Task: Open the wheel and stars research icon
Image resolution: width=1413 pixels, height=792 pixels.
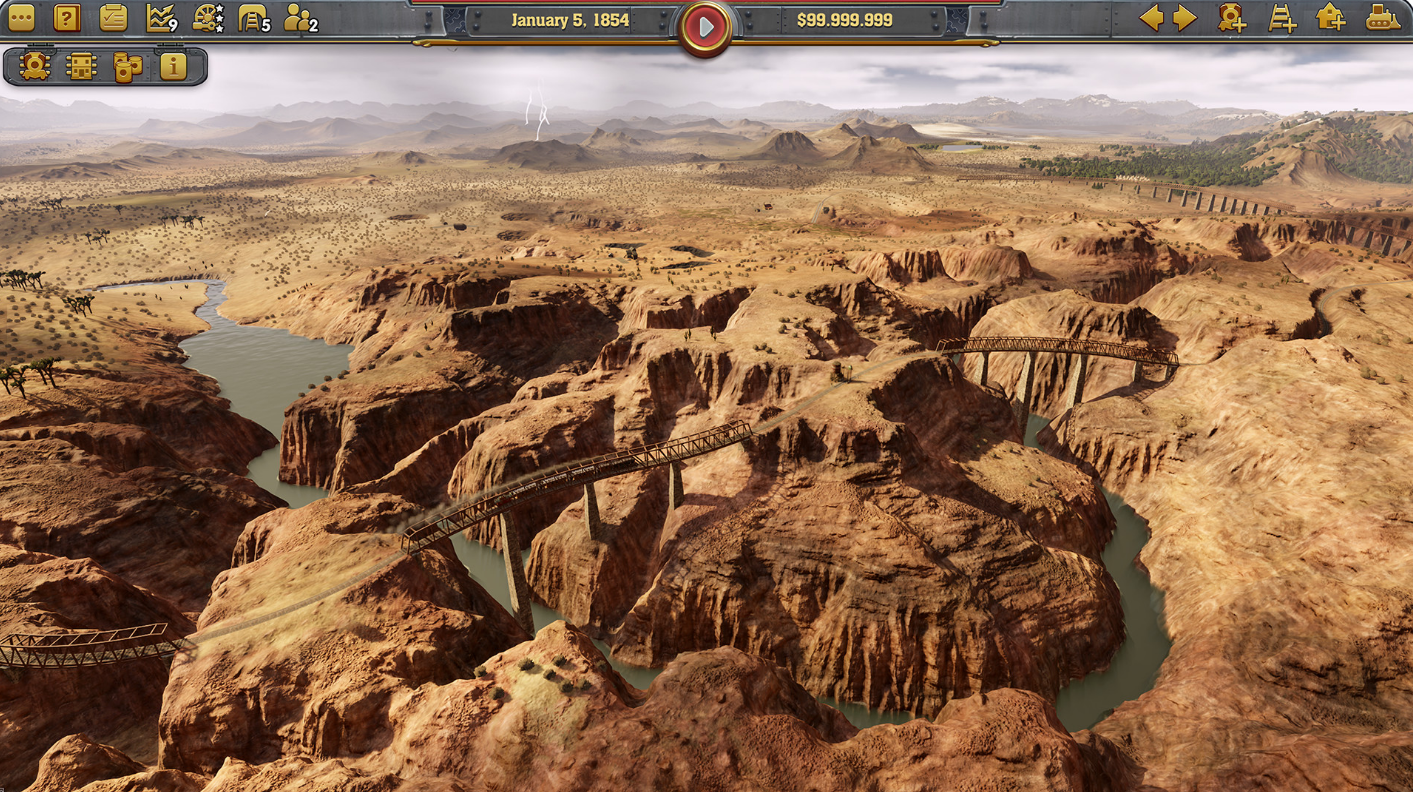Action: point(207,18)
